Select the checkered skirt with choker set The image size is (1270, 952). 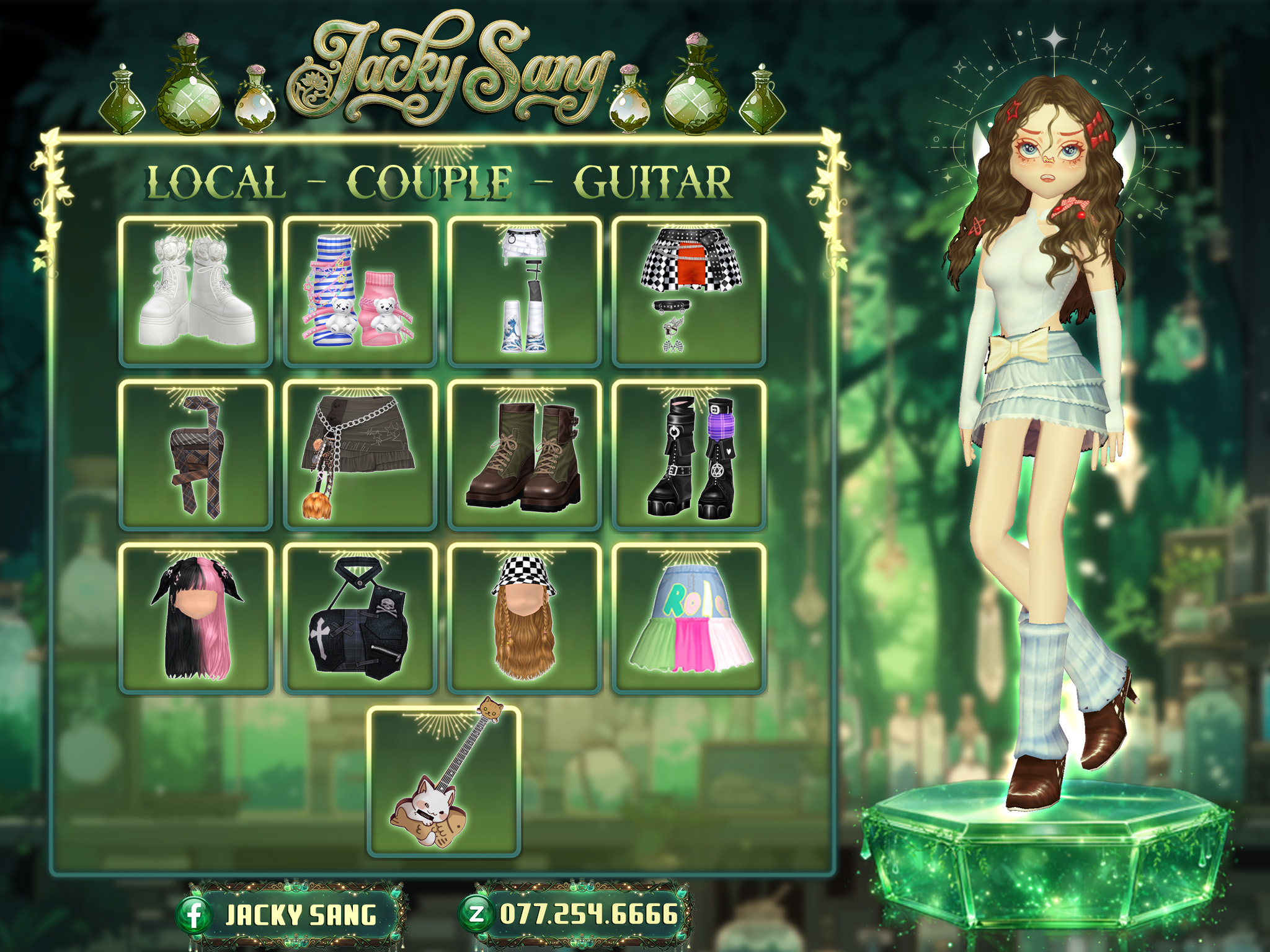tap(689, 291)
